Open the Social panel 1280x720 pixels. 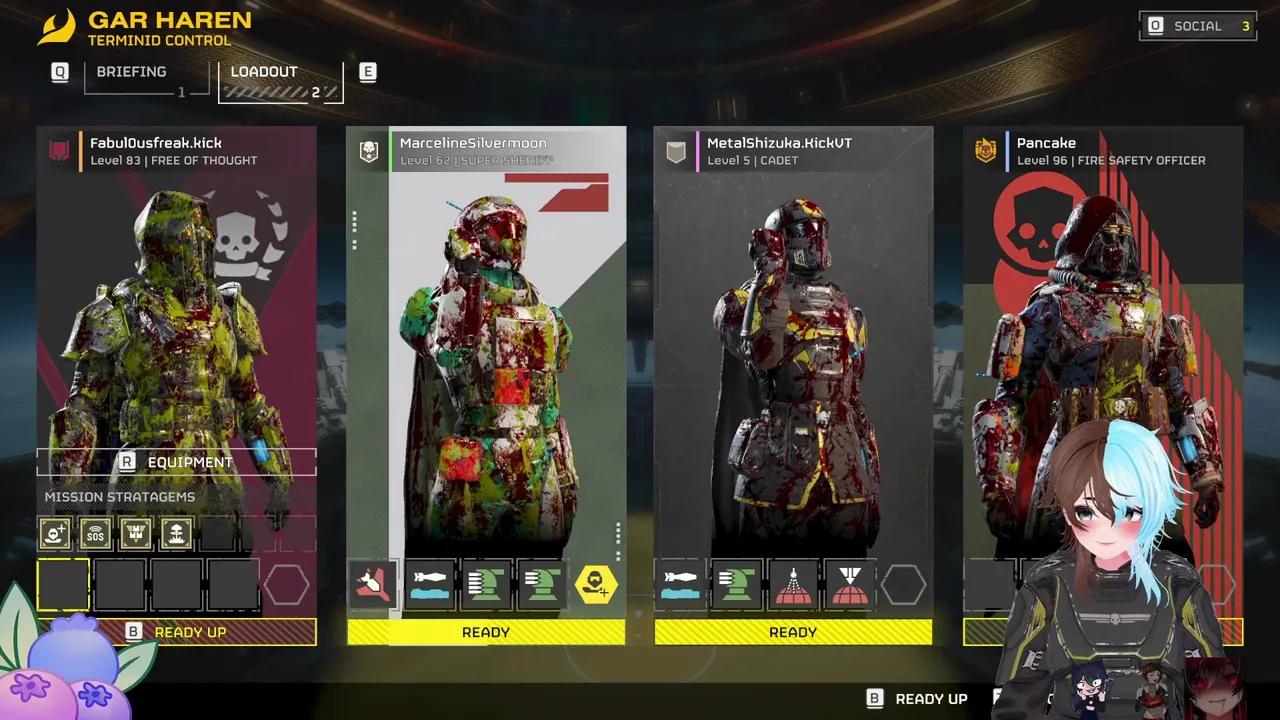(1199, 26)
